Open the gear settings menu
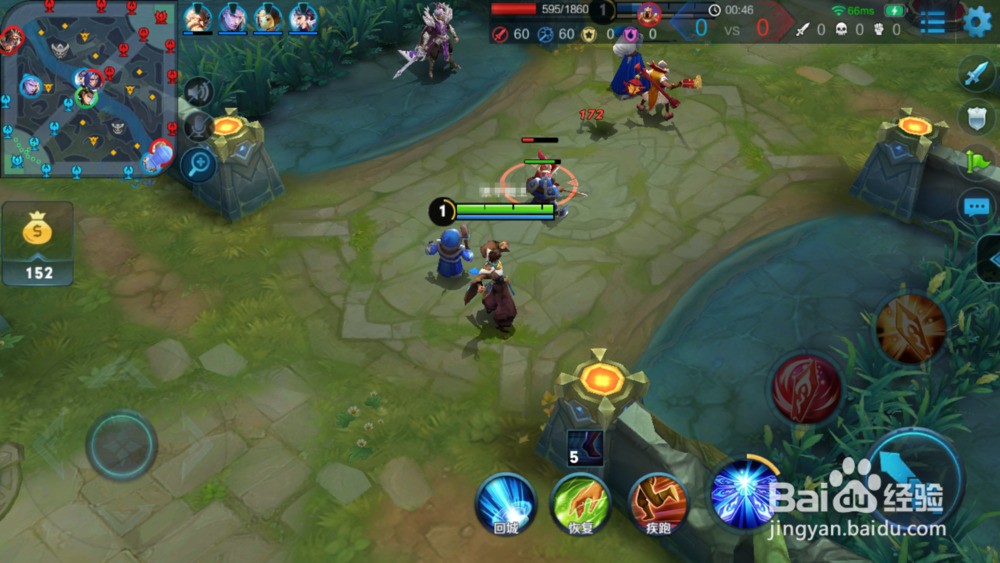 [x=978, y=20]
